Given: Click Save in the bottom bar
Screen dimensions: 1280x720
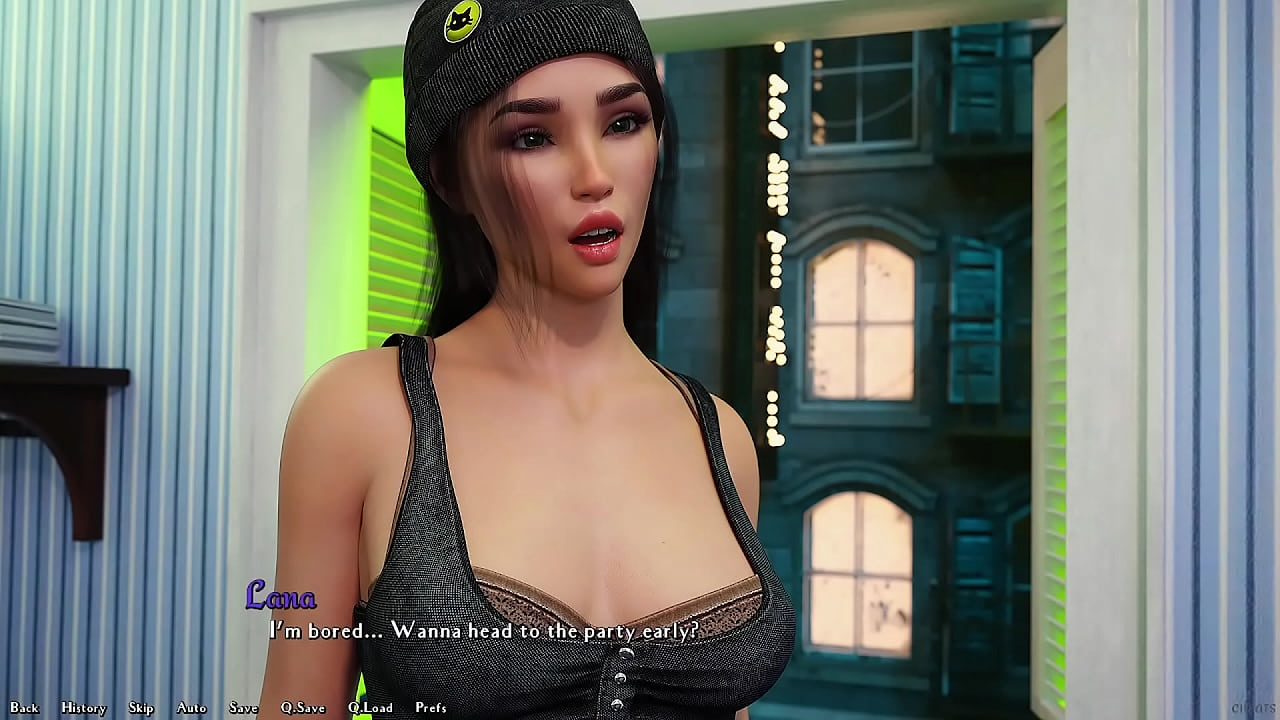Looking at the screenshot, I should tap(243, 707).
